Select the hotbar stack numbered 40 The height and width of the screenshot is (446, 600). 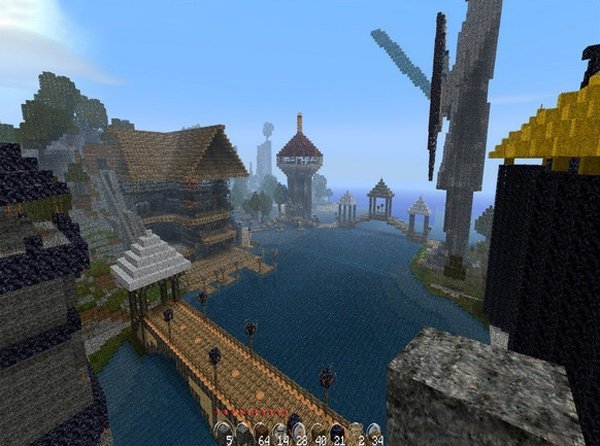click(x=317, y=433)
